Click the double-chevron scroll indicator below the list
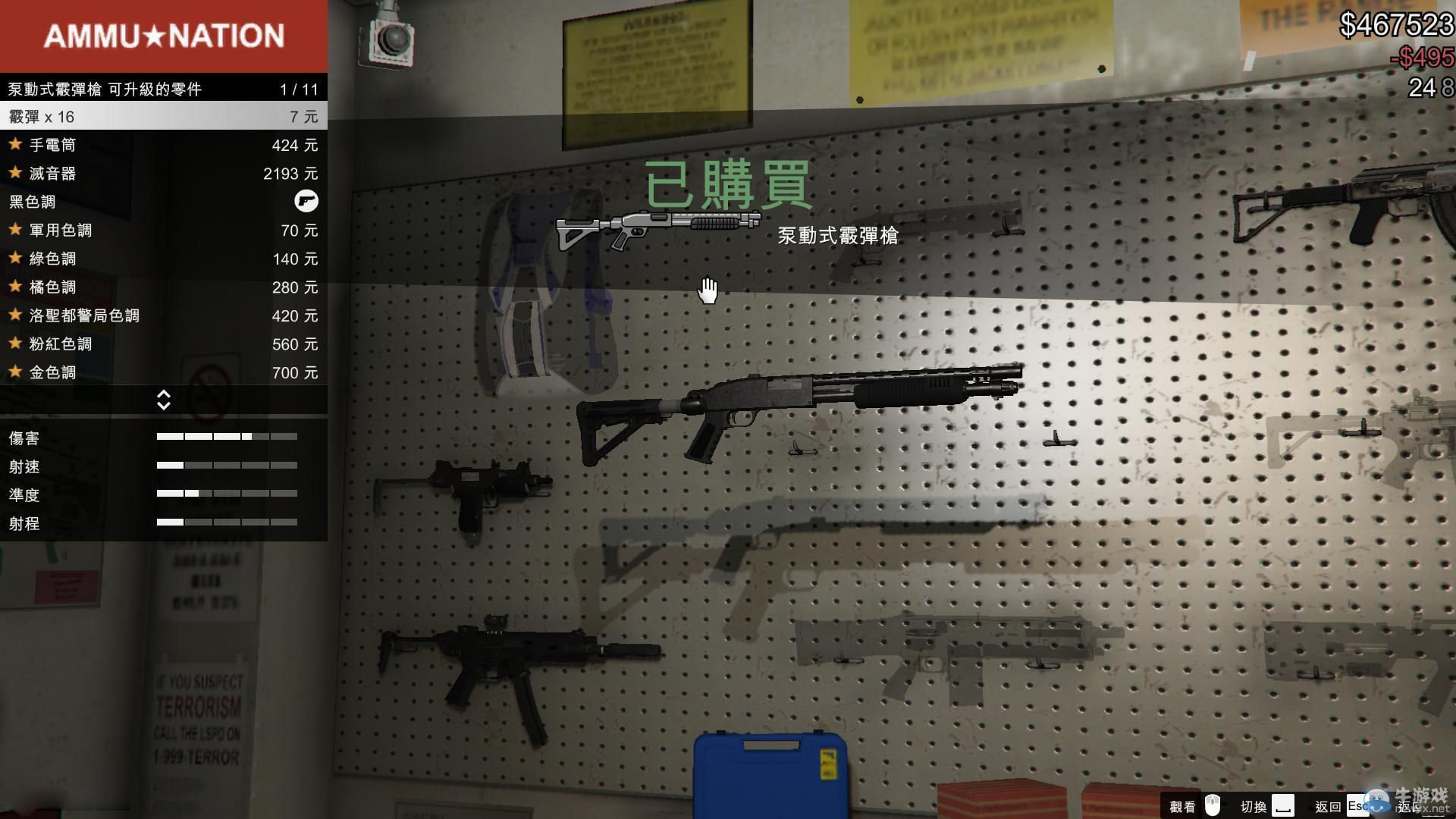 (x=164, y=399)
